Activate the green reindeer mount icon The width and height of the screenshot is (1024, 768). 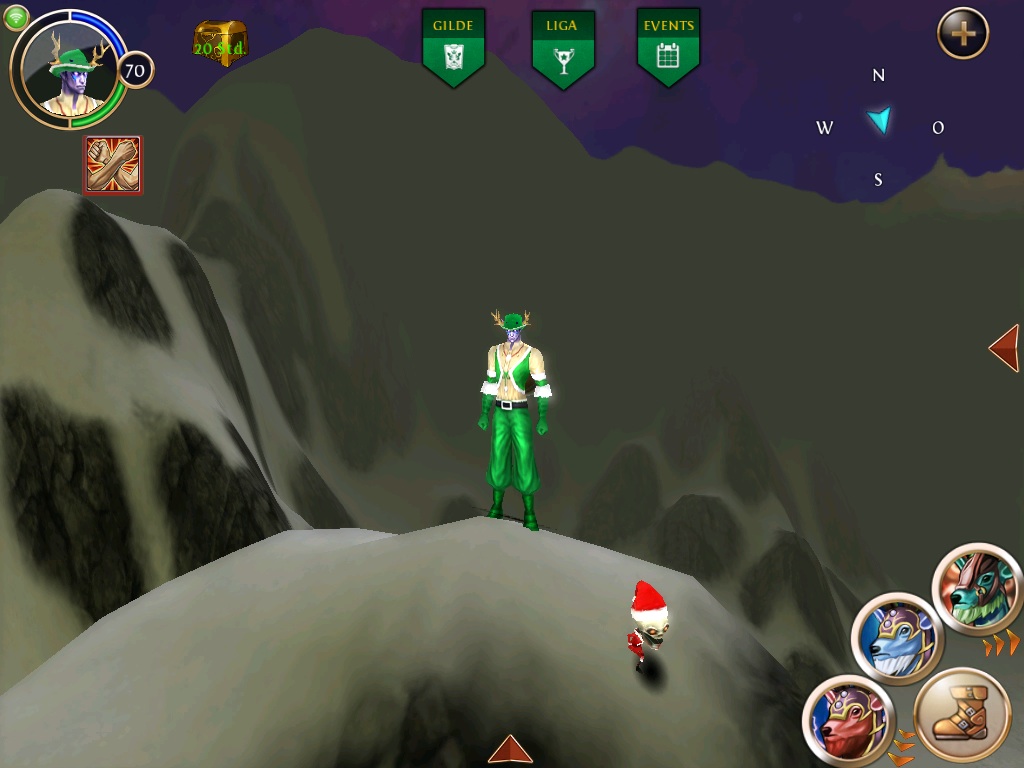pos(976,589)
